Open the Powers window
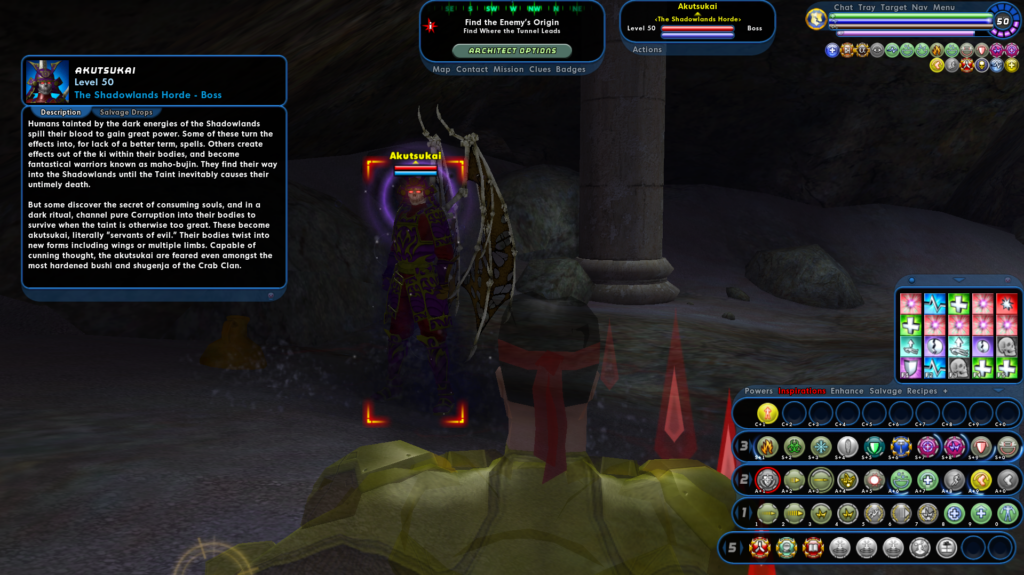The height and width of the screenshot is (575, 1024). point(758,391)
